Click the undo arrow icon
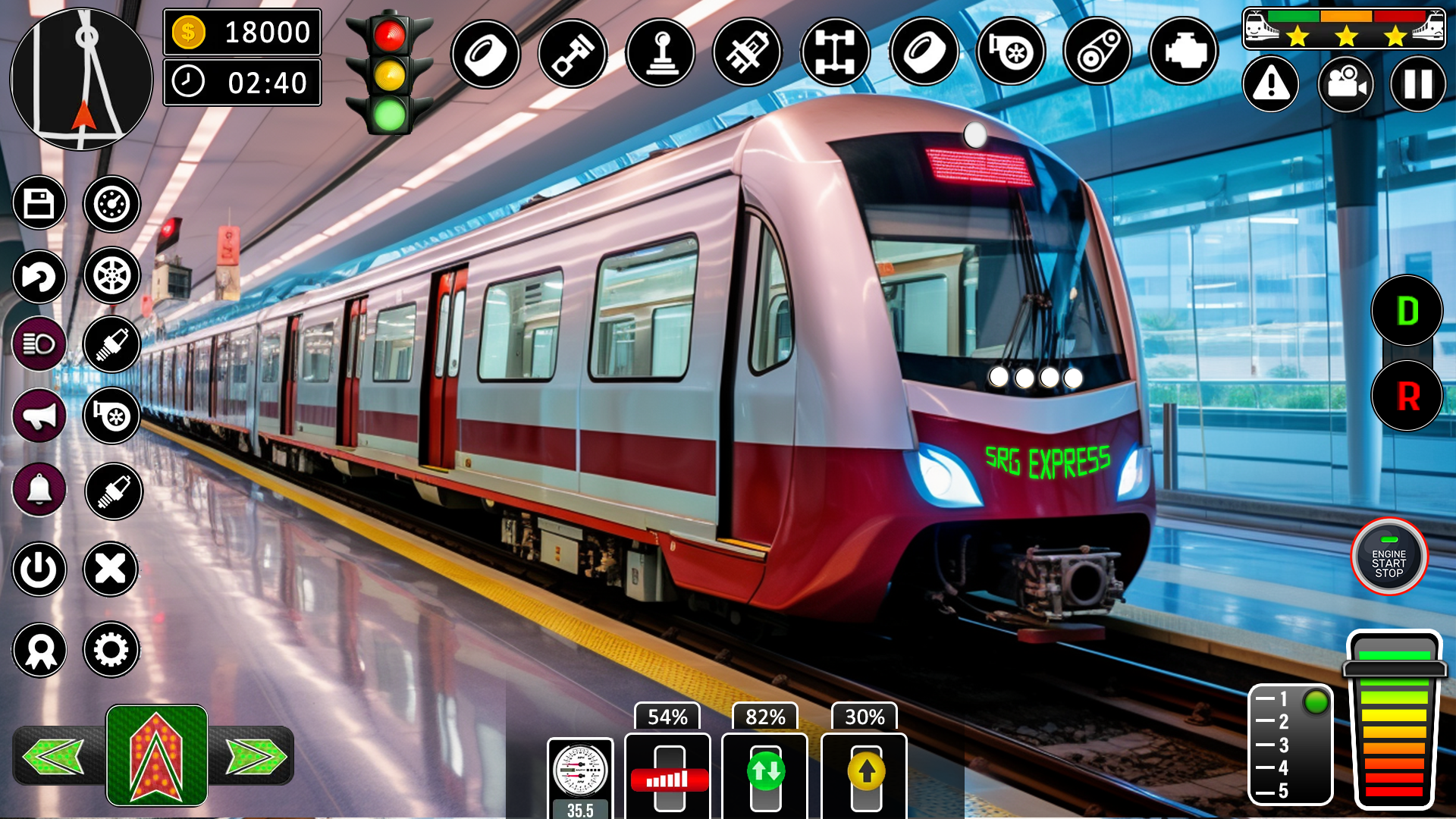1456x819 pixels. [39, 278]
